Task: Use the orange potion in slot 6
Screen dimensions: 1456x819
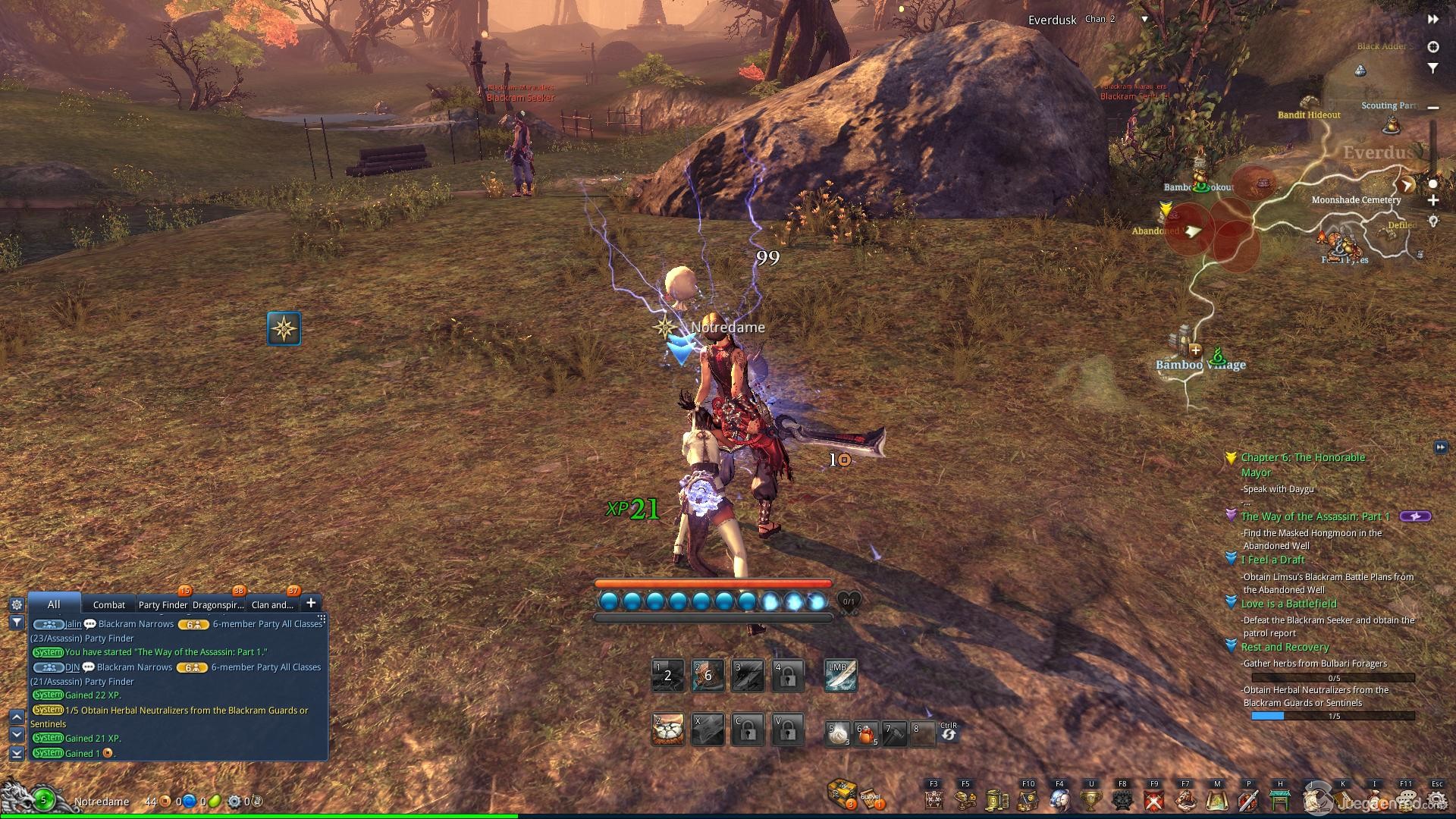Action: (x=866, y=734)
